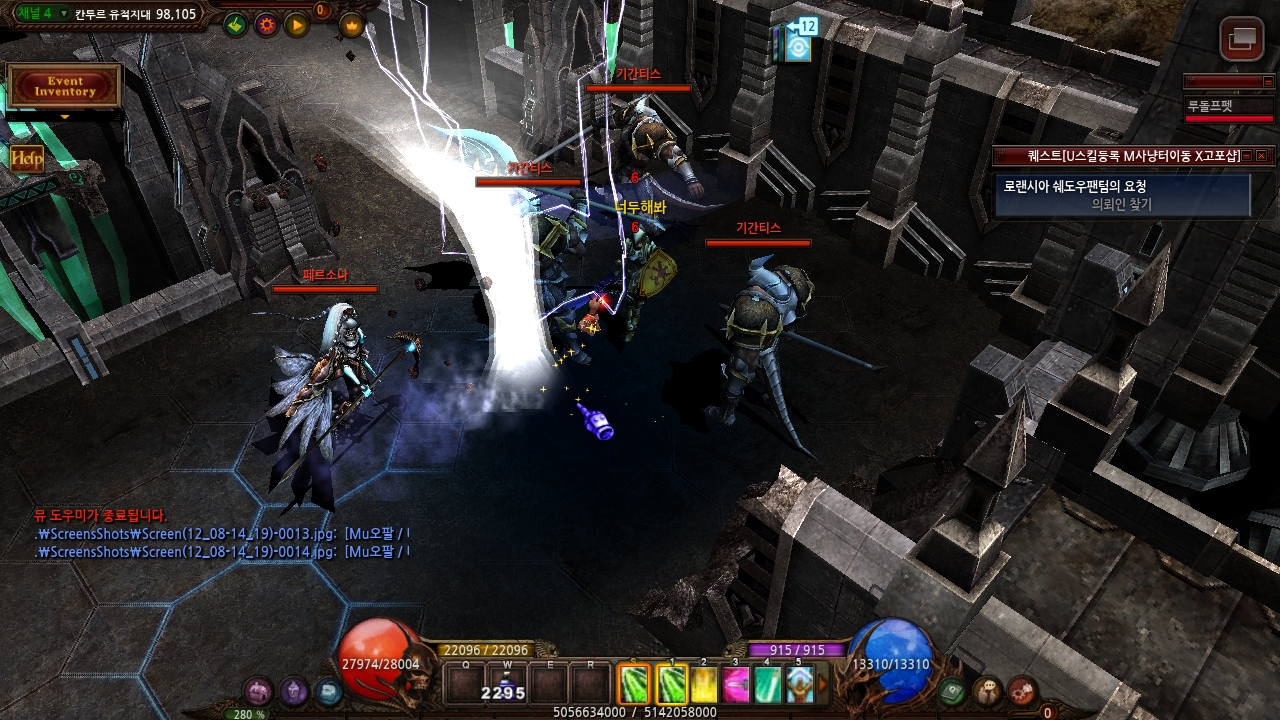Click the green broom icon button
The image size is (1280, 720).
pyautogui.click(x=235, y=25)
